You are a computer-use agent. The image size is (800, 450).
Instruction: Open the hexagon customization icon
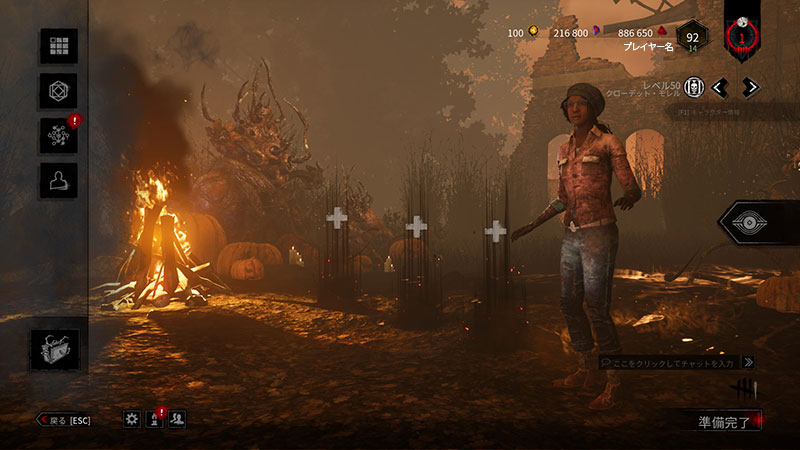click(58, 91)
